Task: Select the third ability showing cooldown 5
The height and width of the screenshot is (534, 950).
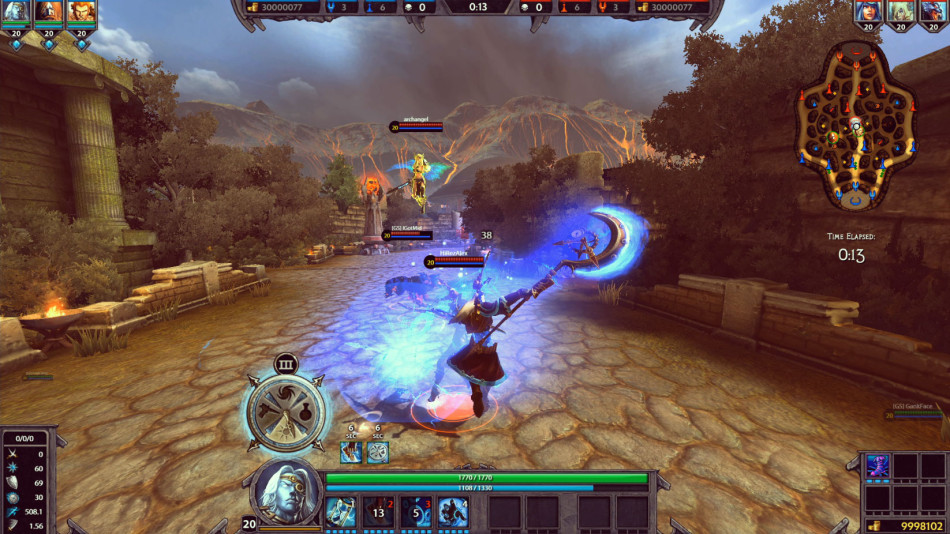Action: pos(416,511)
